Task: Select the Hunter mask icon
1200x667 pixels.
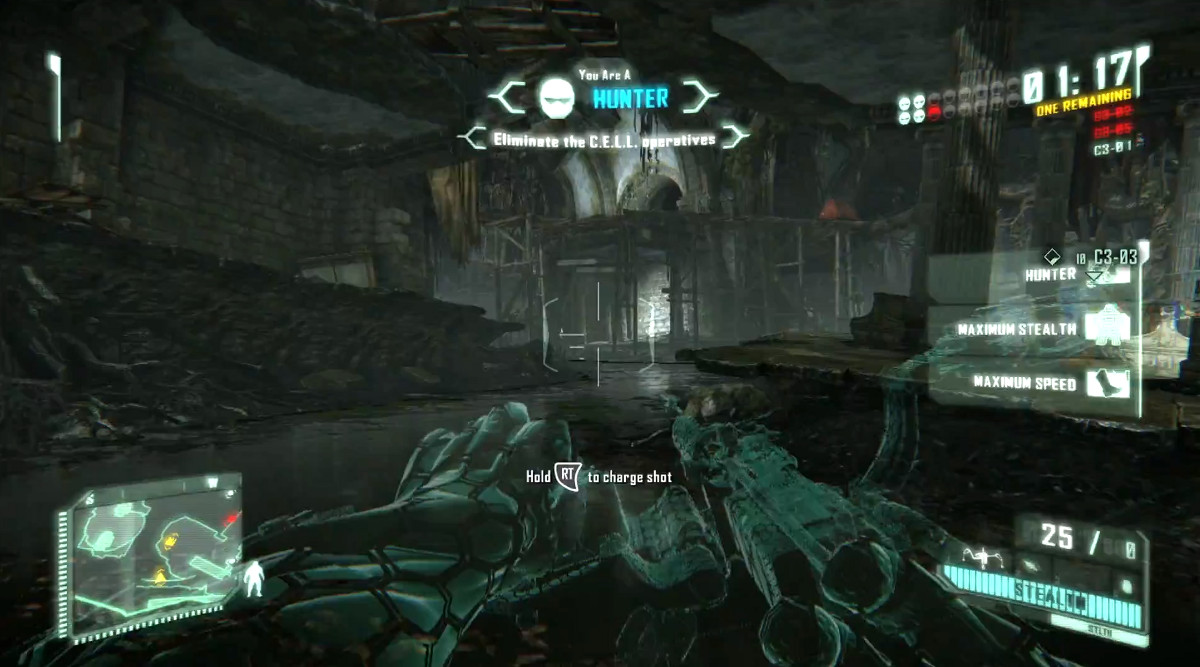Action: [x=555, y=97]
